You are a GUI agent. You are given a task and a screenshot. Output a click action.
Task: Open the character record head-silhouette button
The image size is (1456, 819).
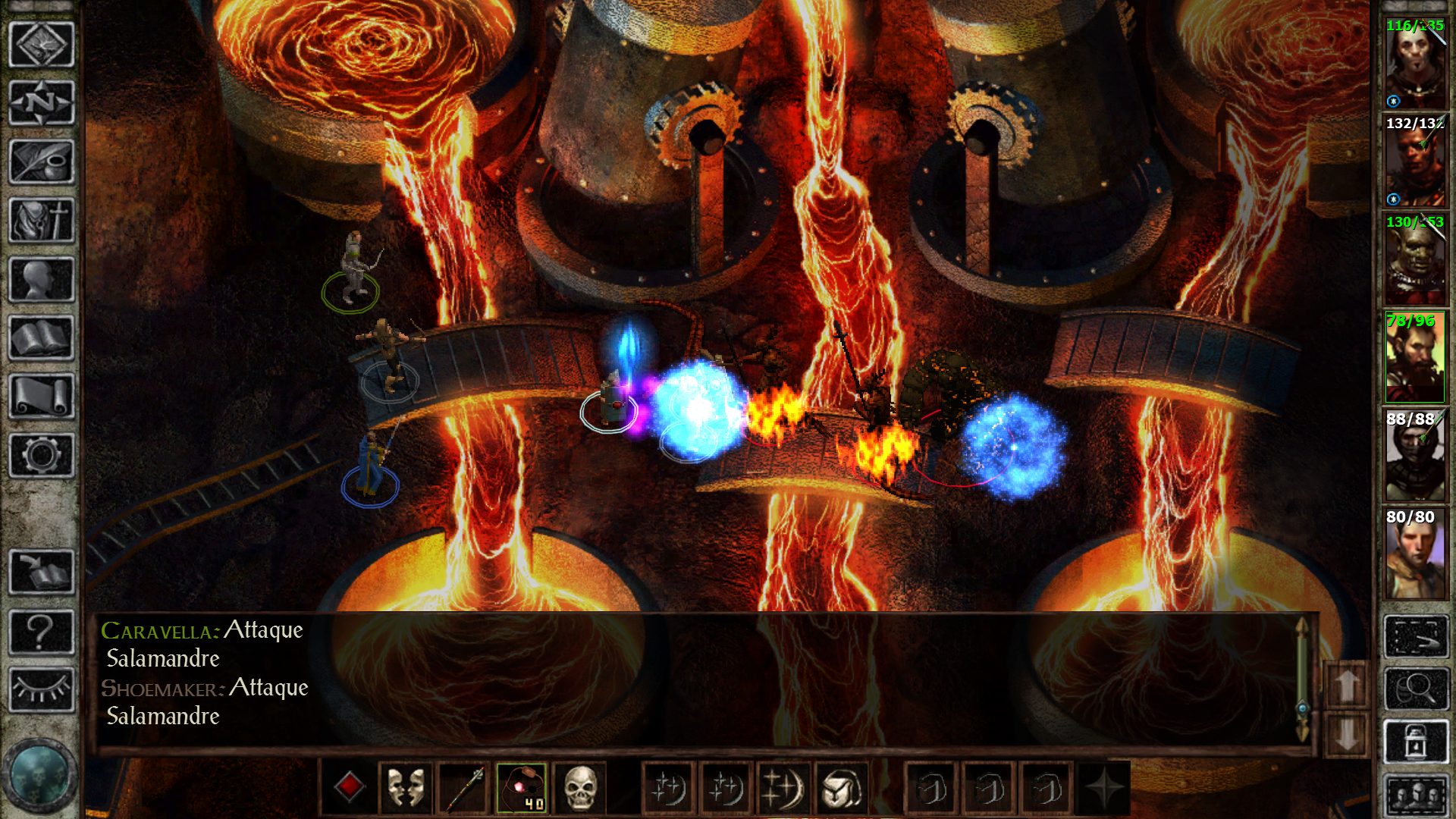(x=41, y=280)
